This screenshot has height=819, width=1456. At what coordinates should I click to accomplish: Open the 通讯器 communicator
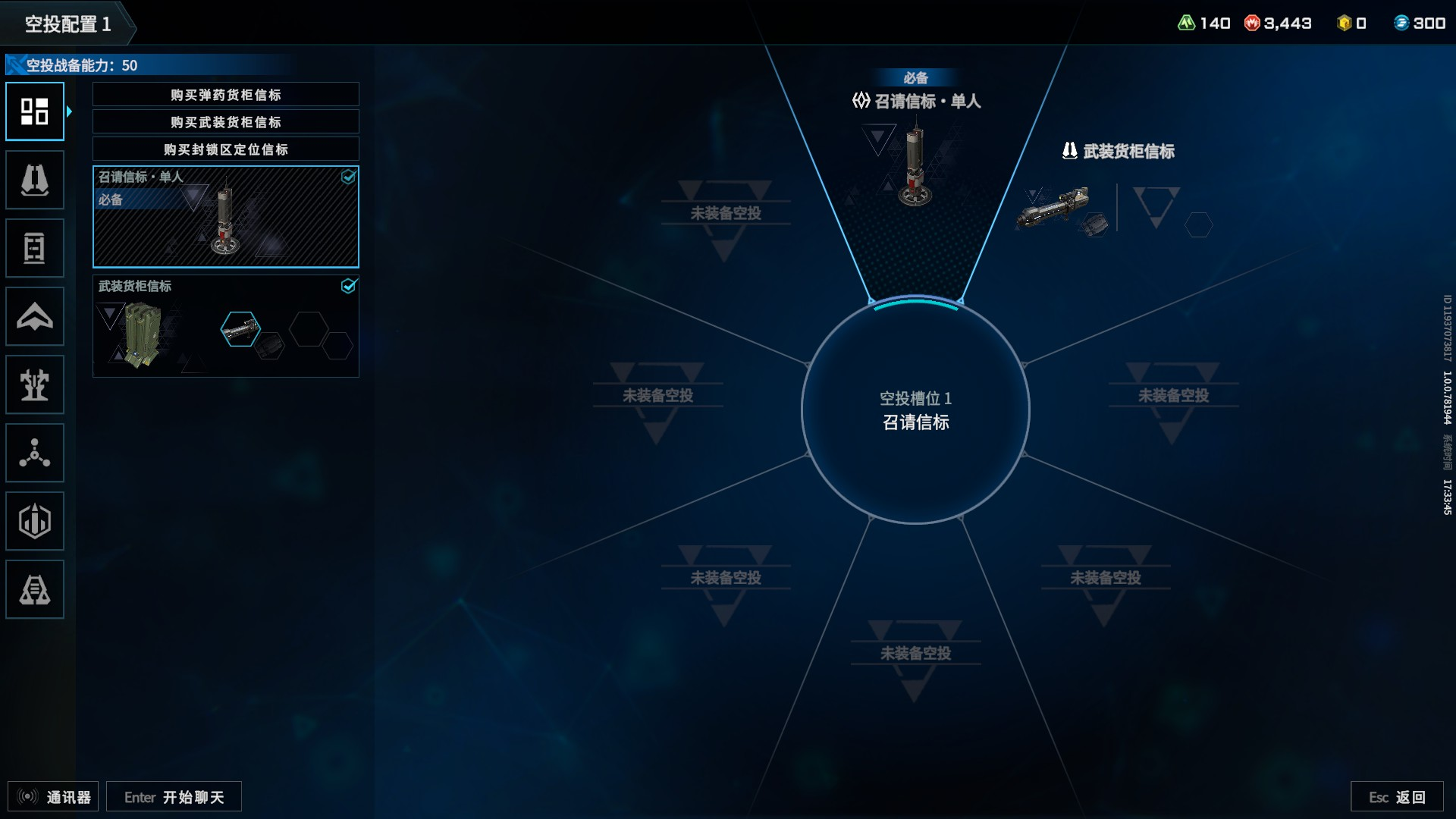(x=53, y=797)
